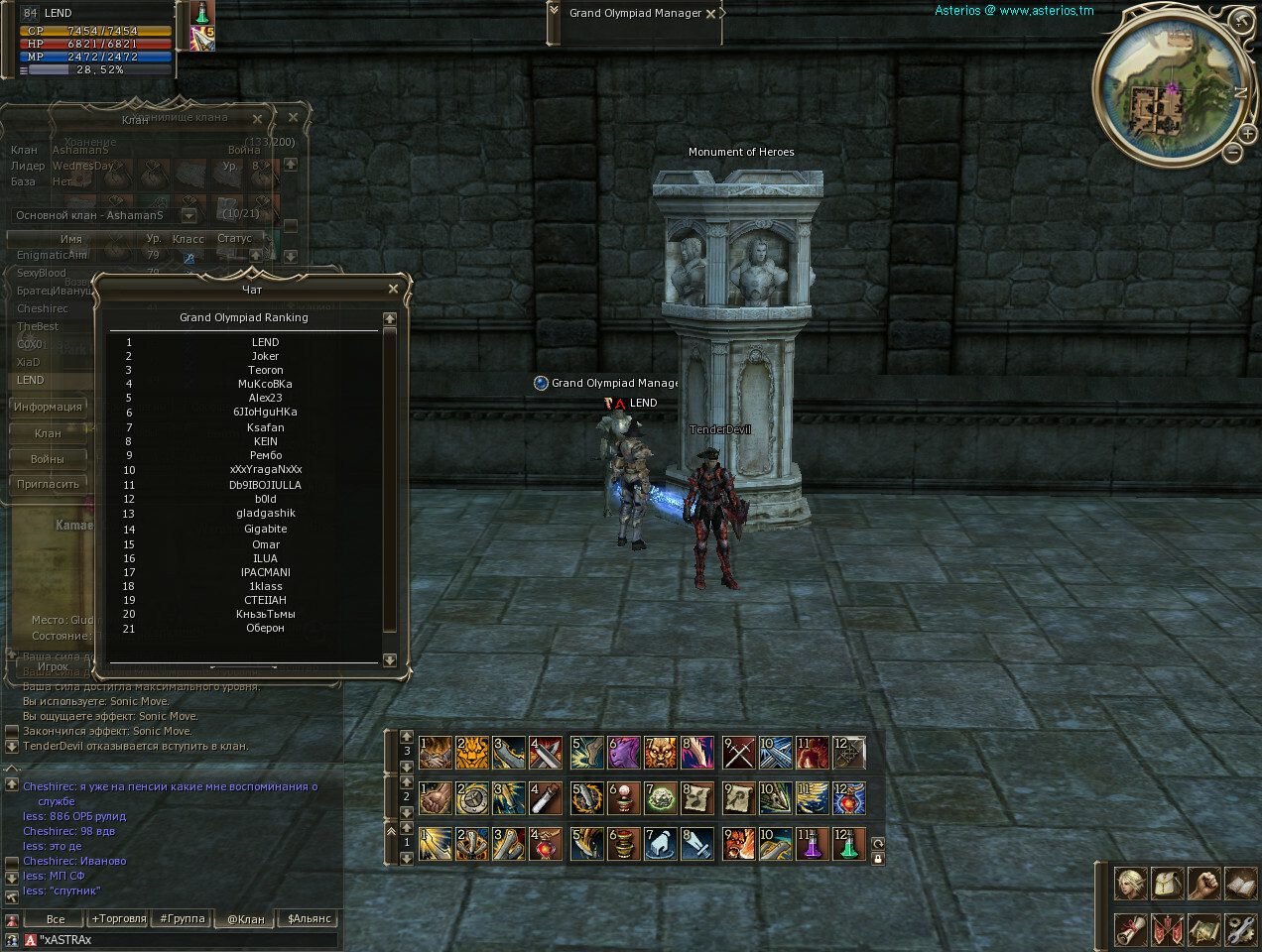The height and width of the screenshot is (952, 1262).
Task: Open the world map scroll icon
Action: [1203, 929]
